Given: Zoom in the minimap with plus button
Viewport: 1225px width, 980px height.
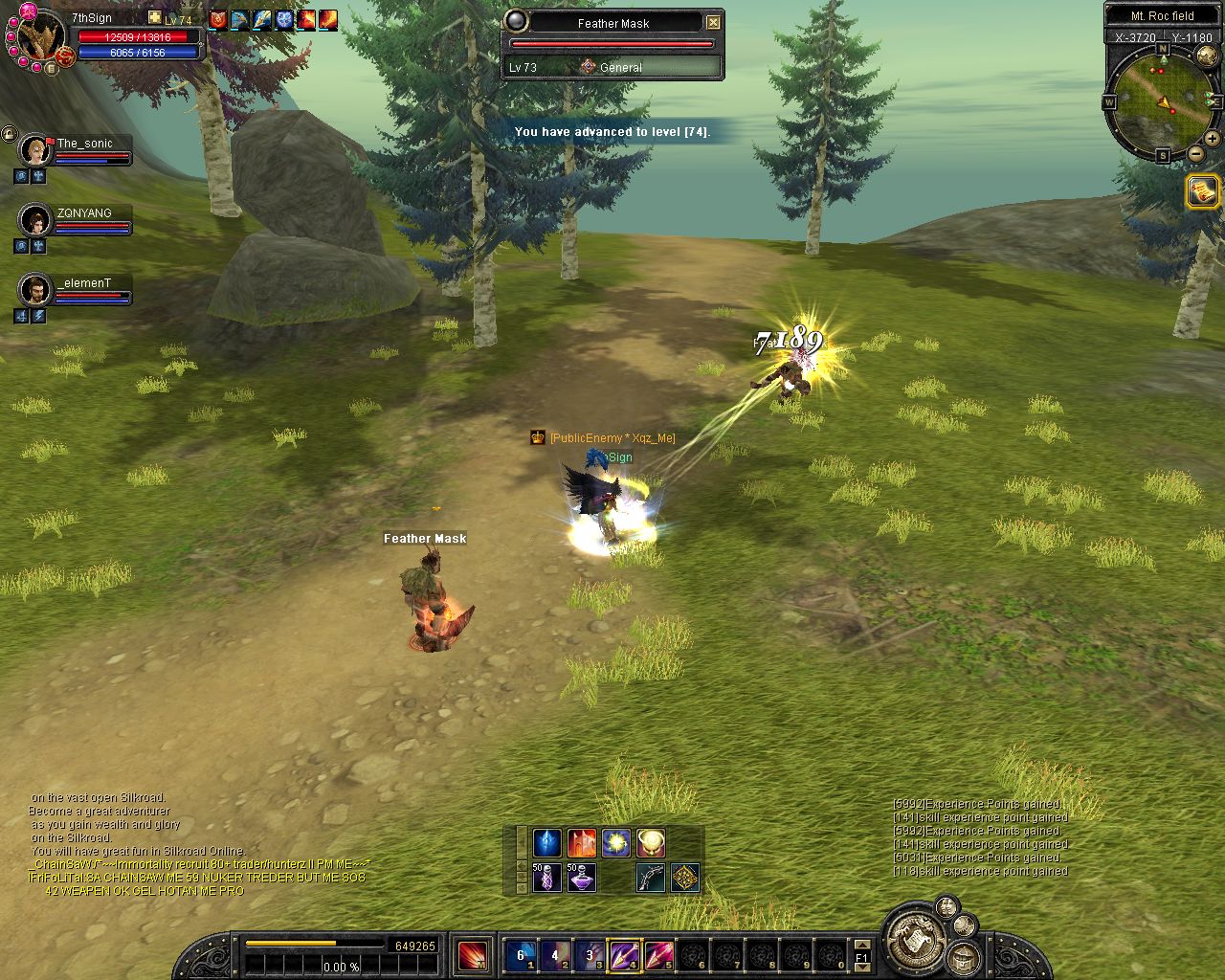Looking at the screenshot, I should point(1213,138).
